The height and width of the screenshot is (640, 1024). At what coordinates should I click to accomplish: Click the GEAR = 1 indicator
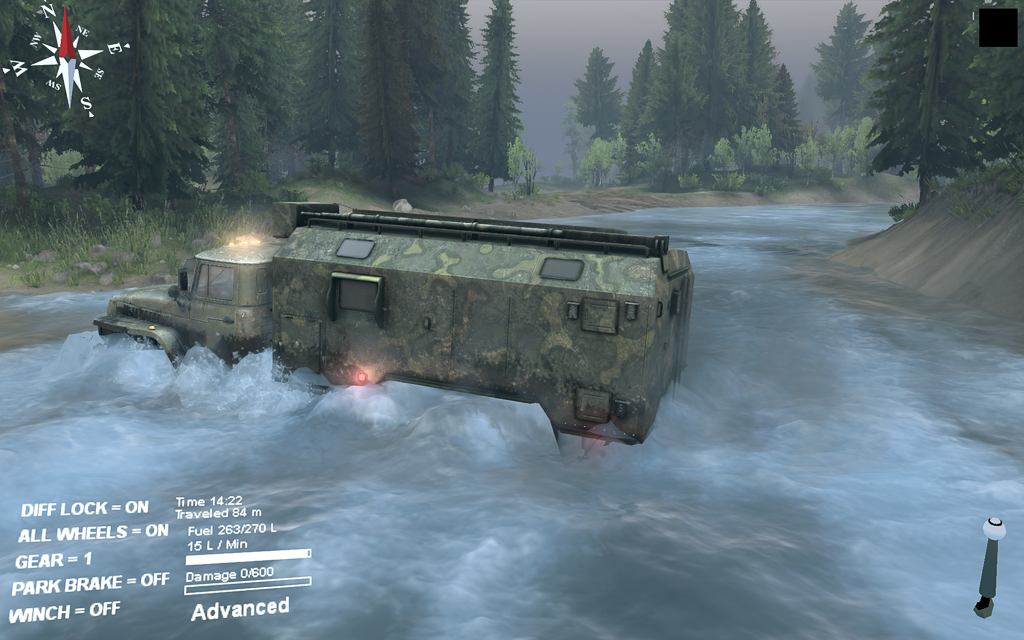pyautogui.click(x=53, y=560)
